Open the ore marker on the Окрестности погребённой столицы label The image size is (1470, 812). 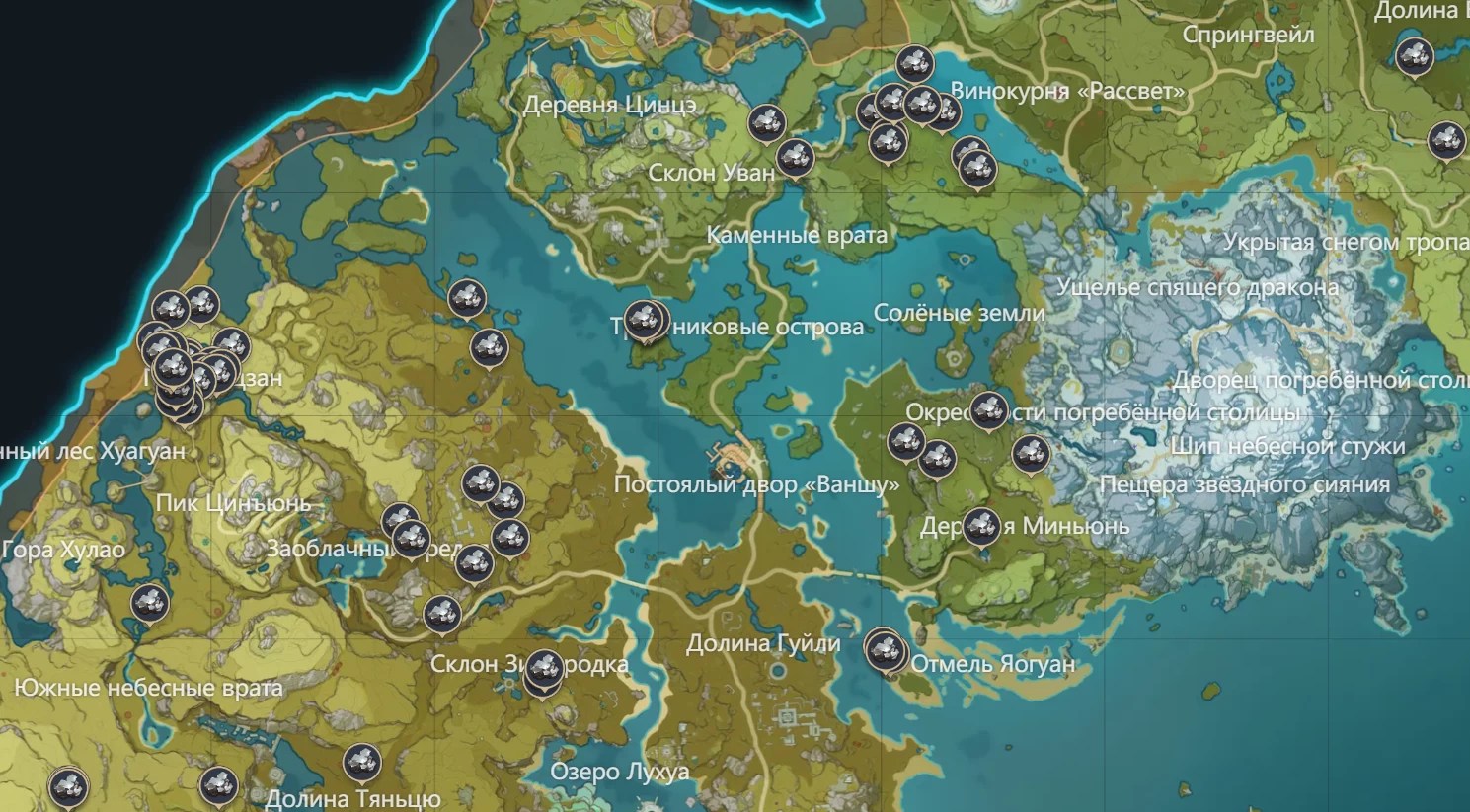pyautogui.click(x=988, y=409)
